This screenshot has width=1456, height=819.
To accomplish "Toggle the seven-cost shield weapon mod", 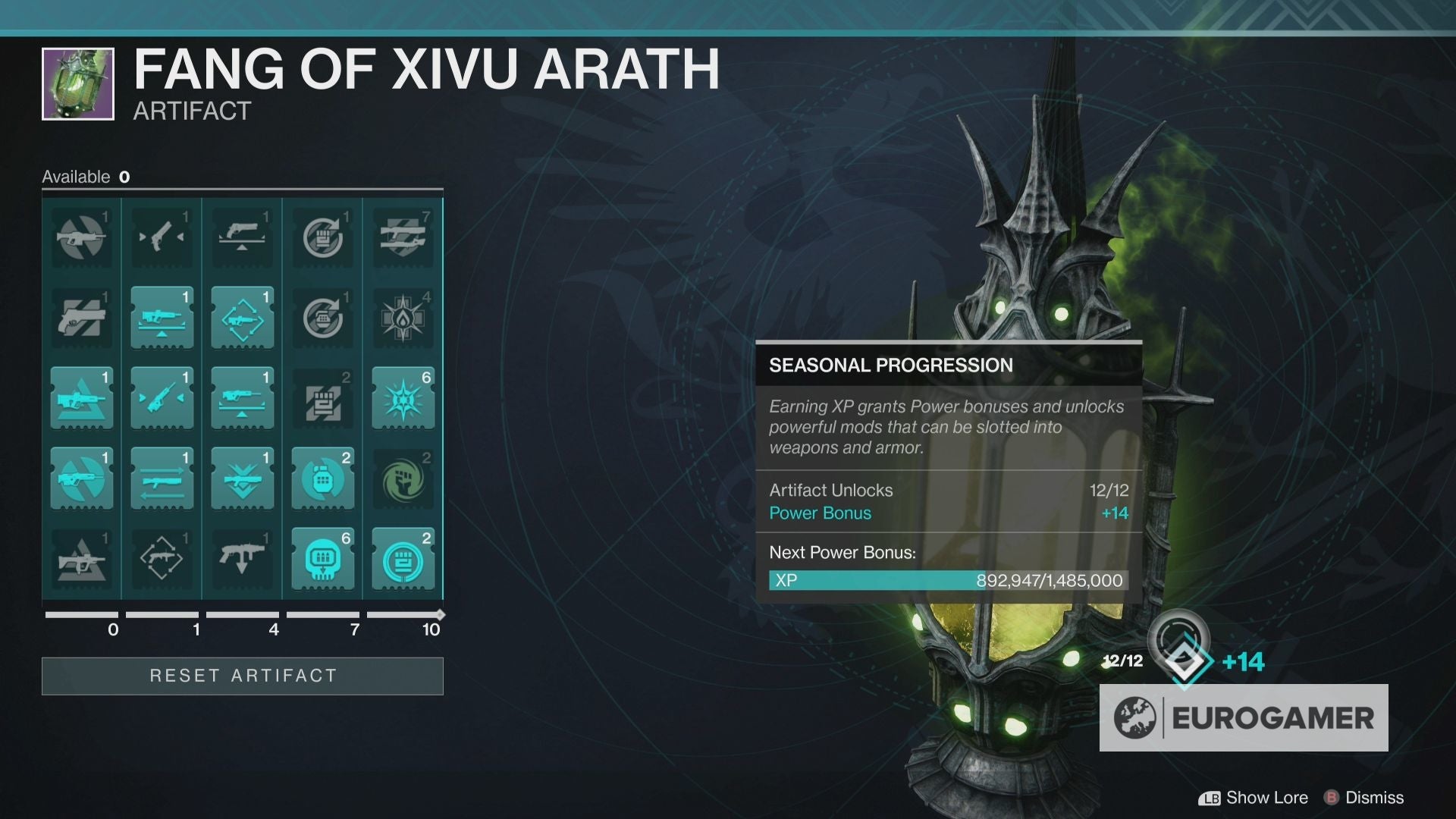I will (403, 237).
